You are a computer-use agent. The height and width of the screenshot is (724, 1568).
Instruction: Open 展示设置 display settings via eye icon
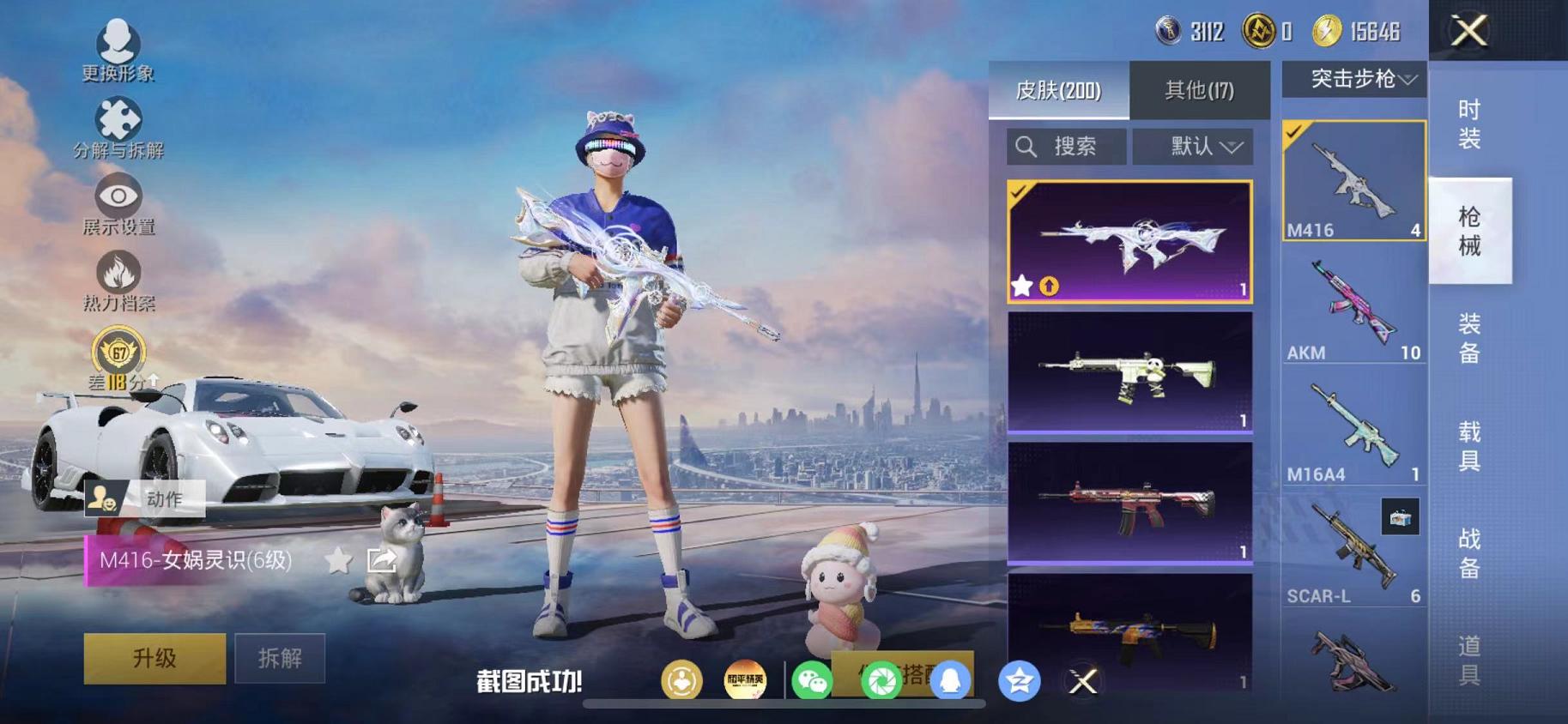coord(118,196)
